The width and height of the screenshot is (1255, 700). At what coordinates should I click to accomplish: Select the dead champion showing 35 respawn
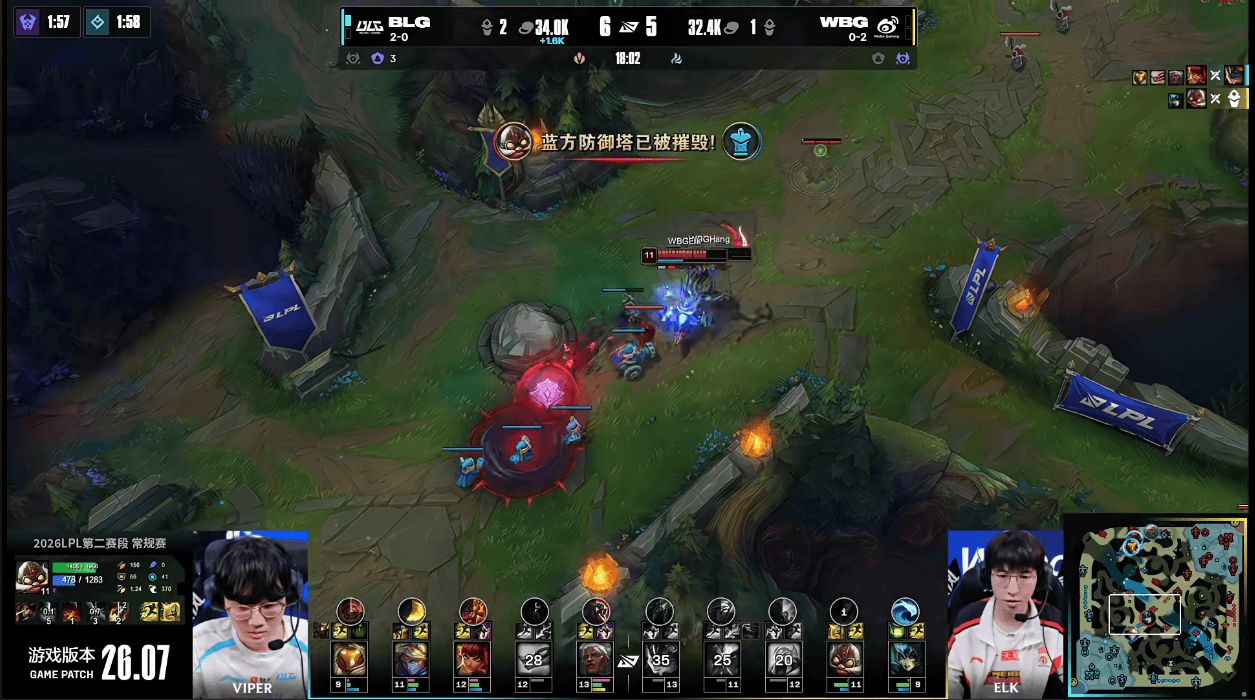click(659, 659)
